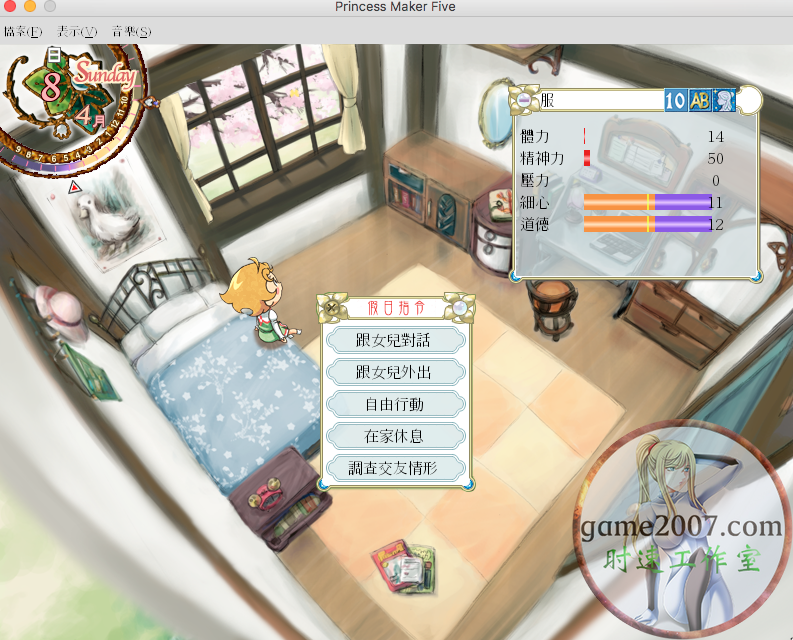Image resolution: width=793 pixels, height=640 pixels.
Task: Open the 音樂(S) sound menu
Action: tap(131, 32)
